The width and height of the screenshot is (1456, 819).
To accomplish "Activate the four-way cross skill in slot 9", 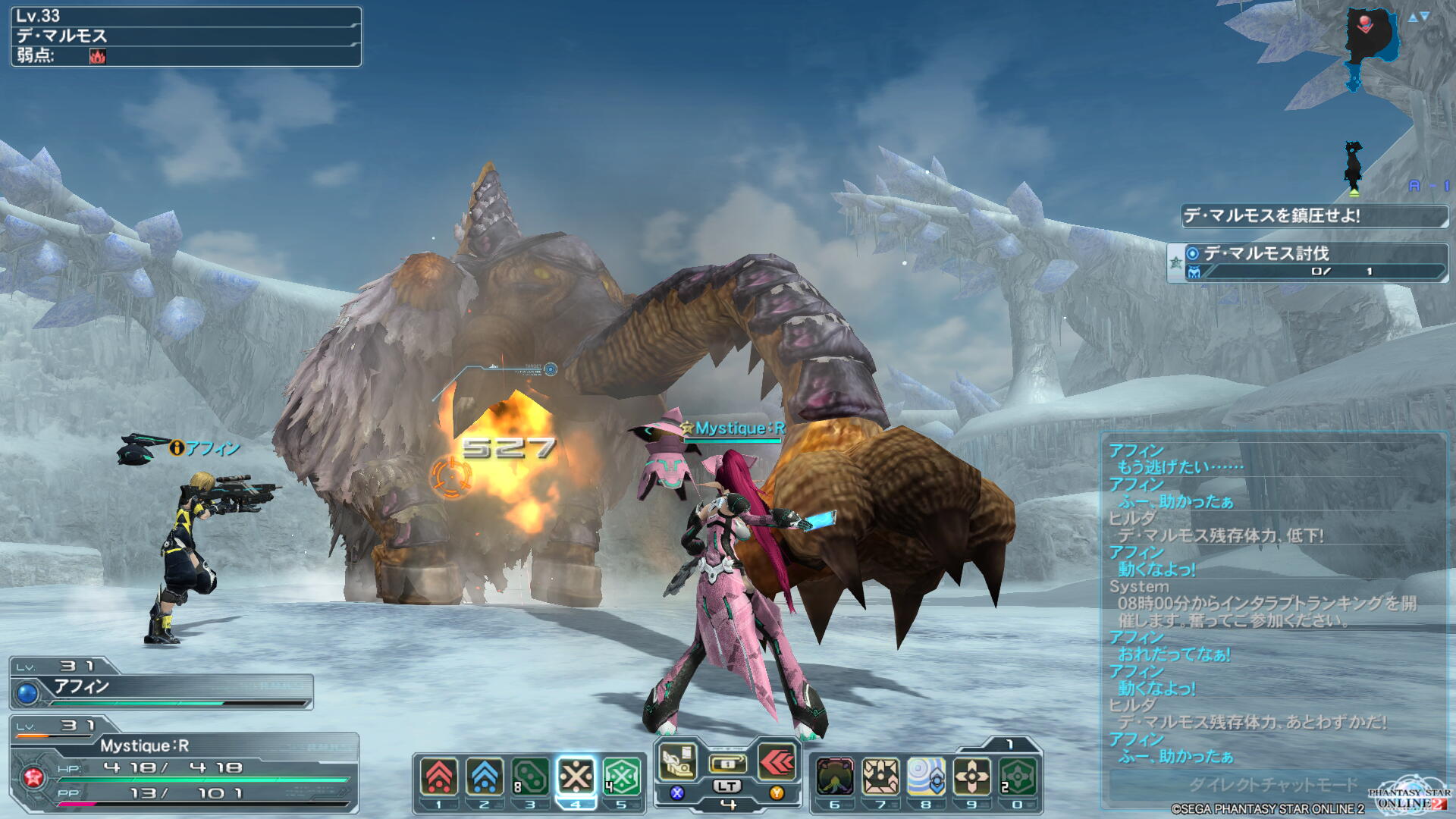I will [971, 777].
